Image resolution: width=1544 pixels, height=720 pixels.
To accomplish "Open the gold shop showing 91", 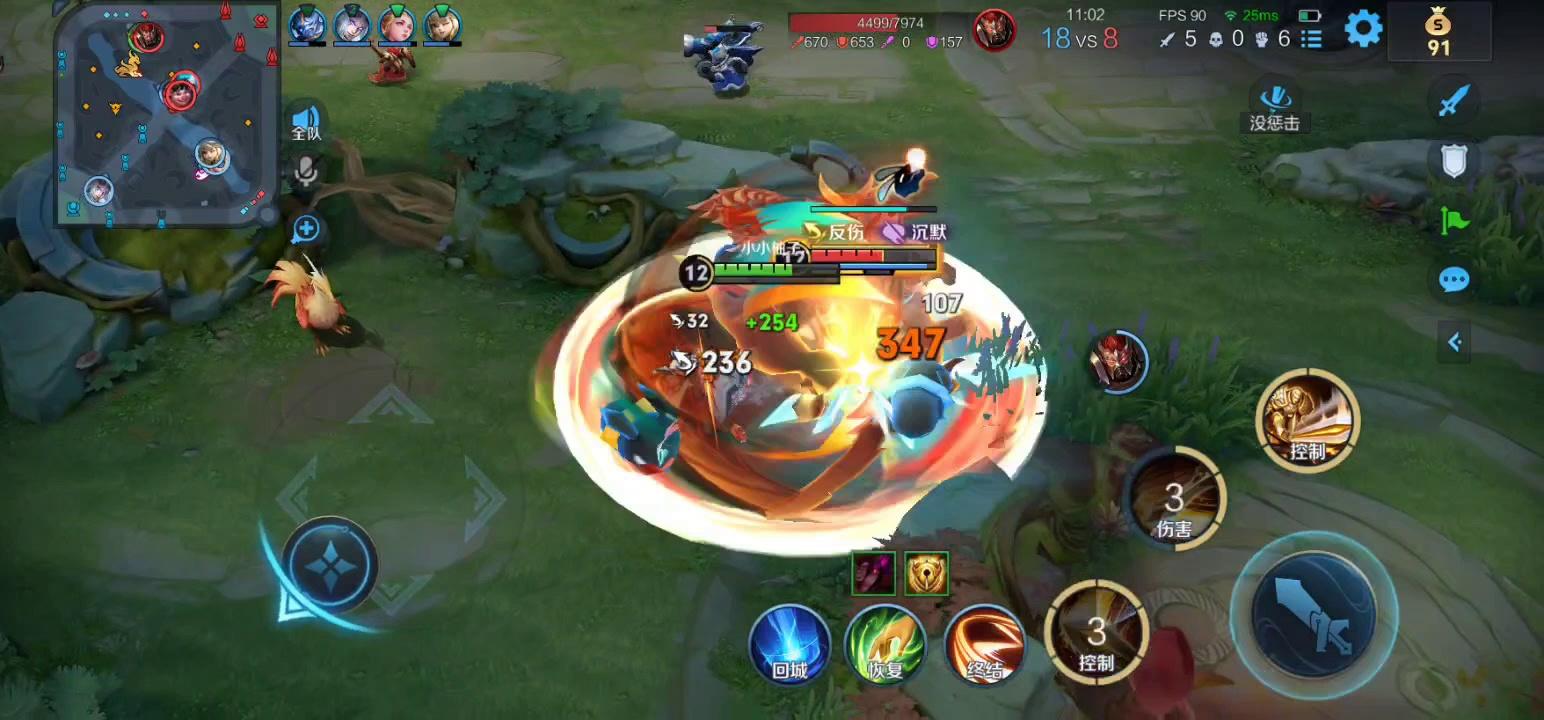I will tap(1438, 32).
